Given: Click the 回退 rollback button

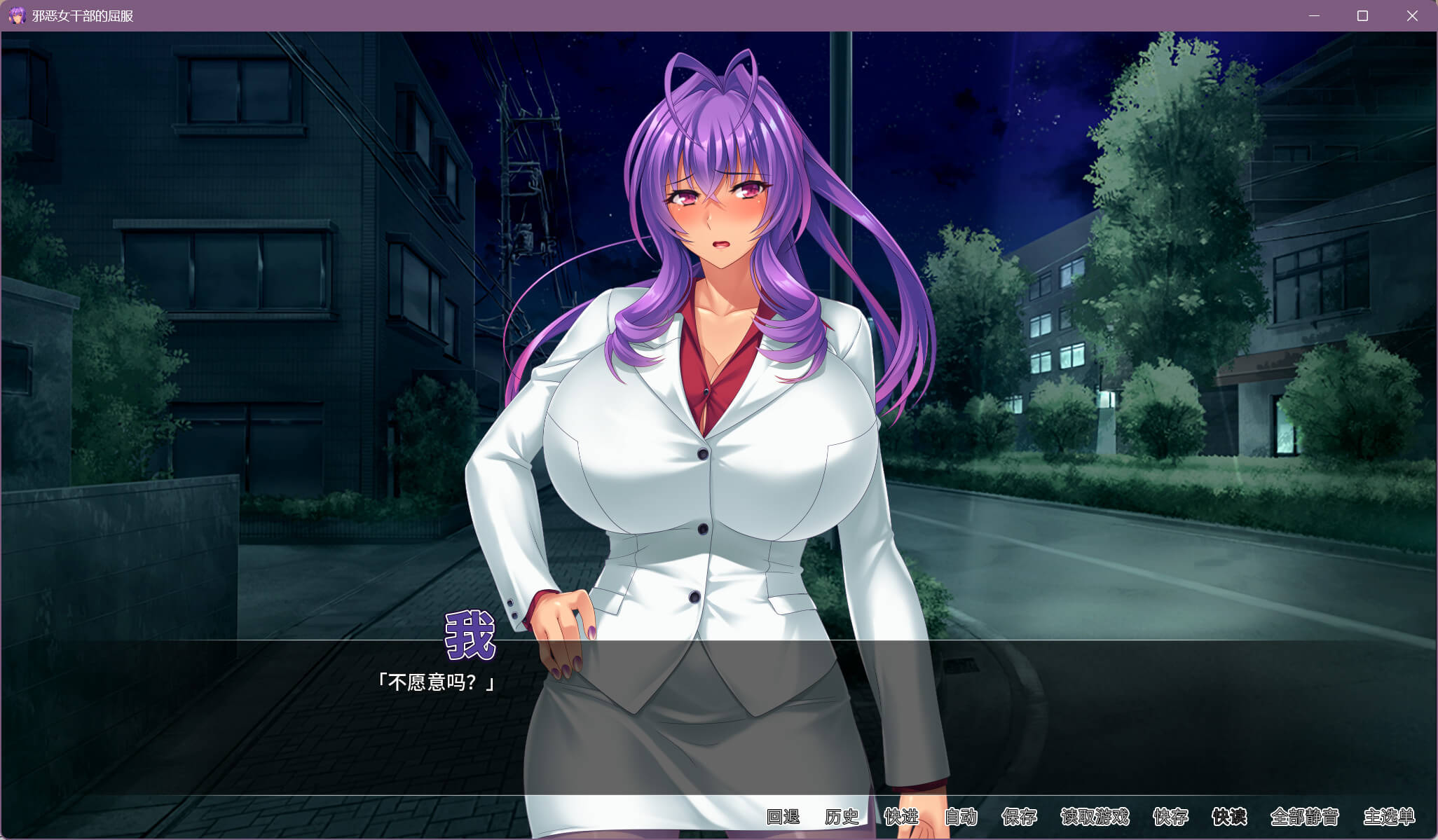Looking at the screenshot, I should pos(783,817).
